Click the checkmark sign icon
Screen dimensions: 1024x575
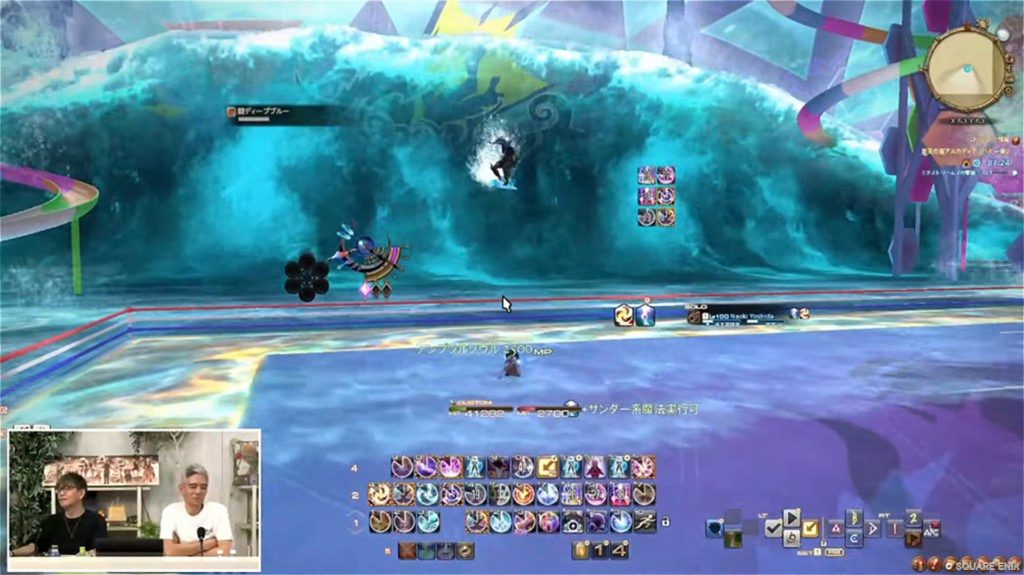pos(773,529)
